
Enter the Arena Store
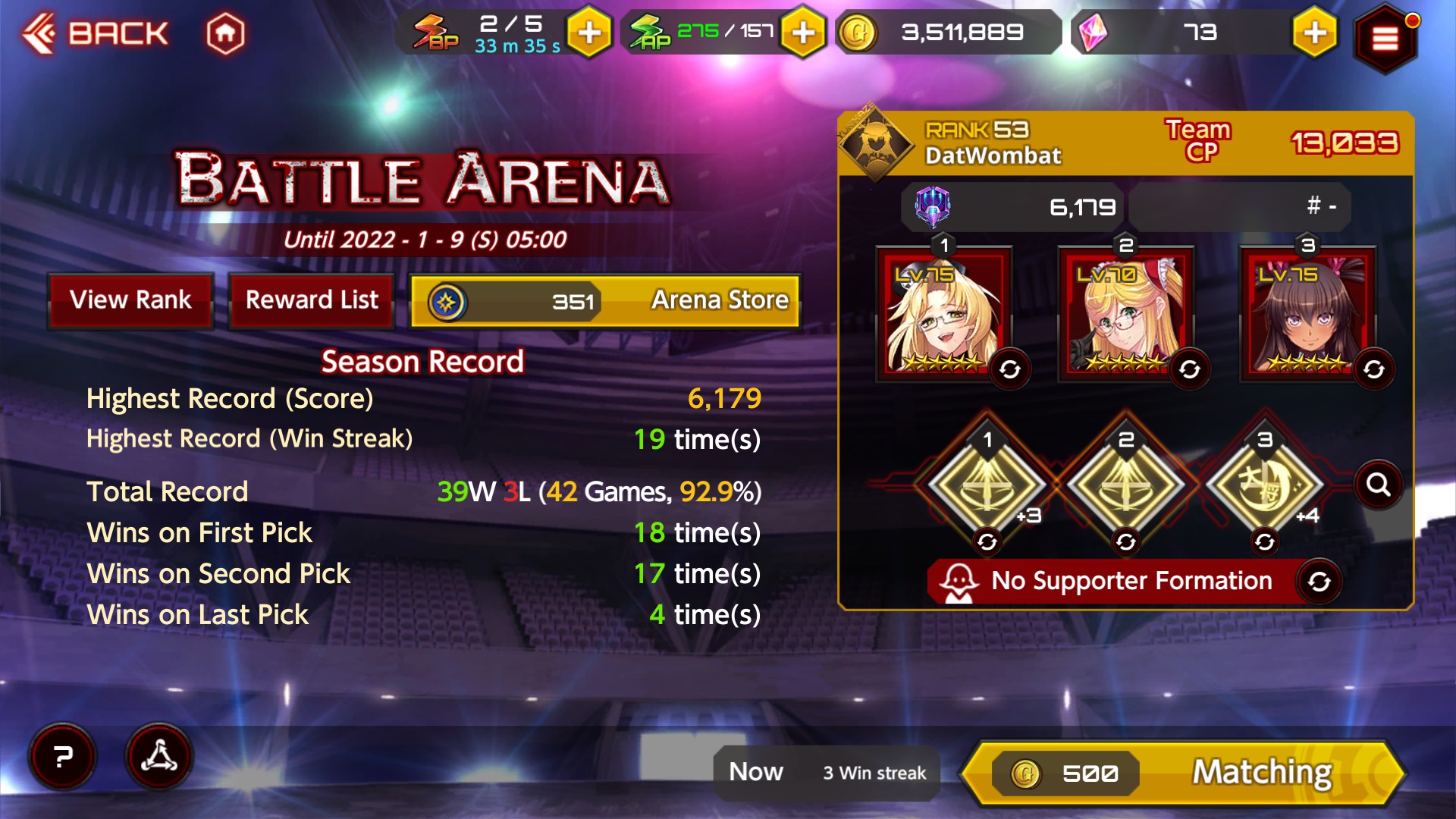coord(605,301)
